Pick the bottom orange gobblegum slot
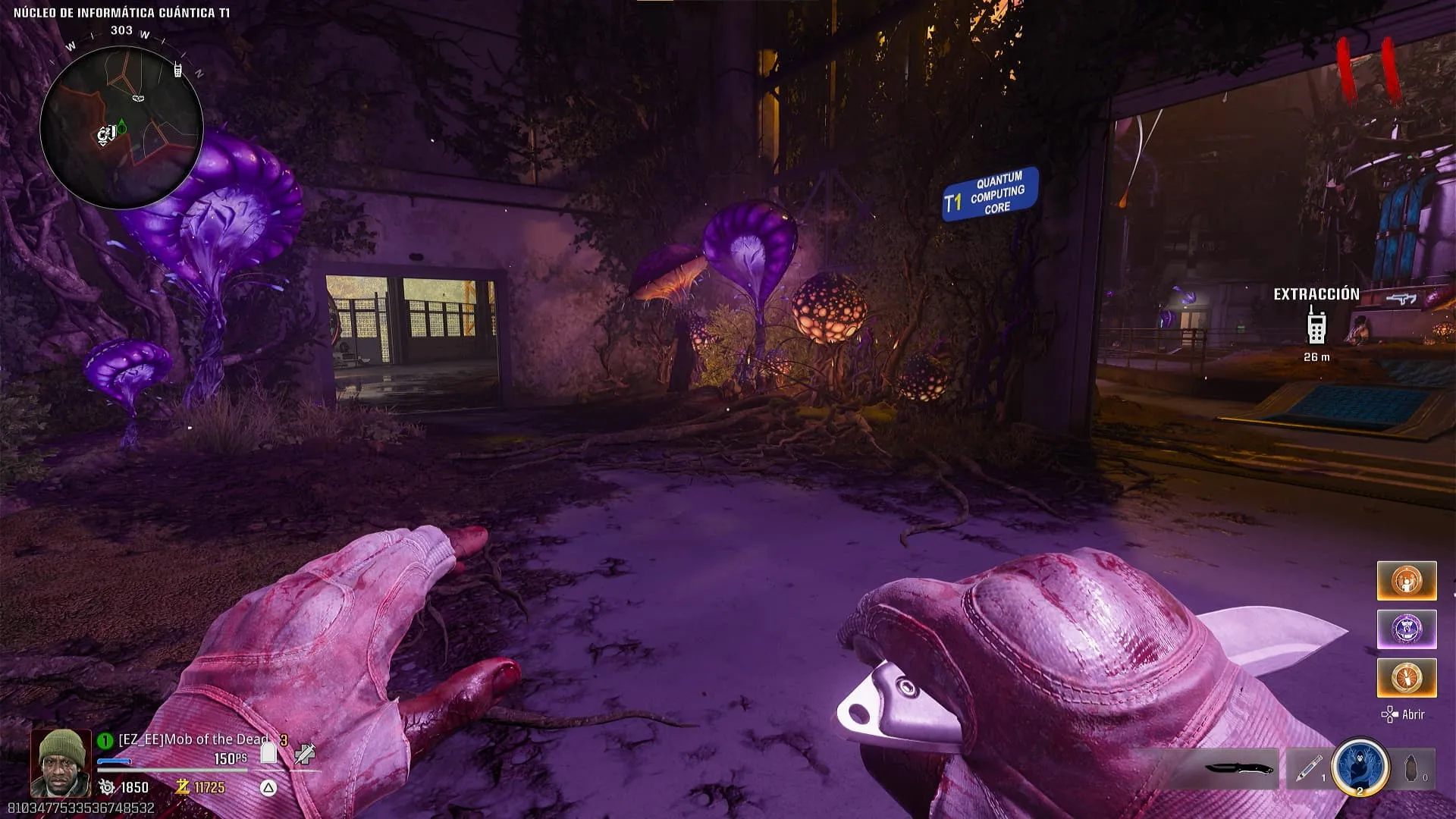Viewport: 1456px width, 819px height. click(1406, 677)
